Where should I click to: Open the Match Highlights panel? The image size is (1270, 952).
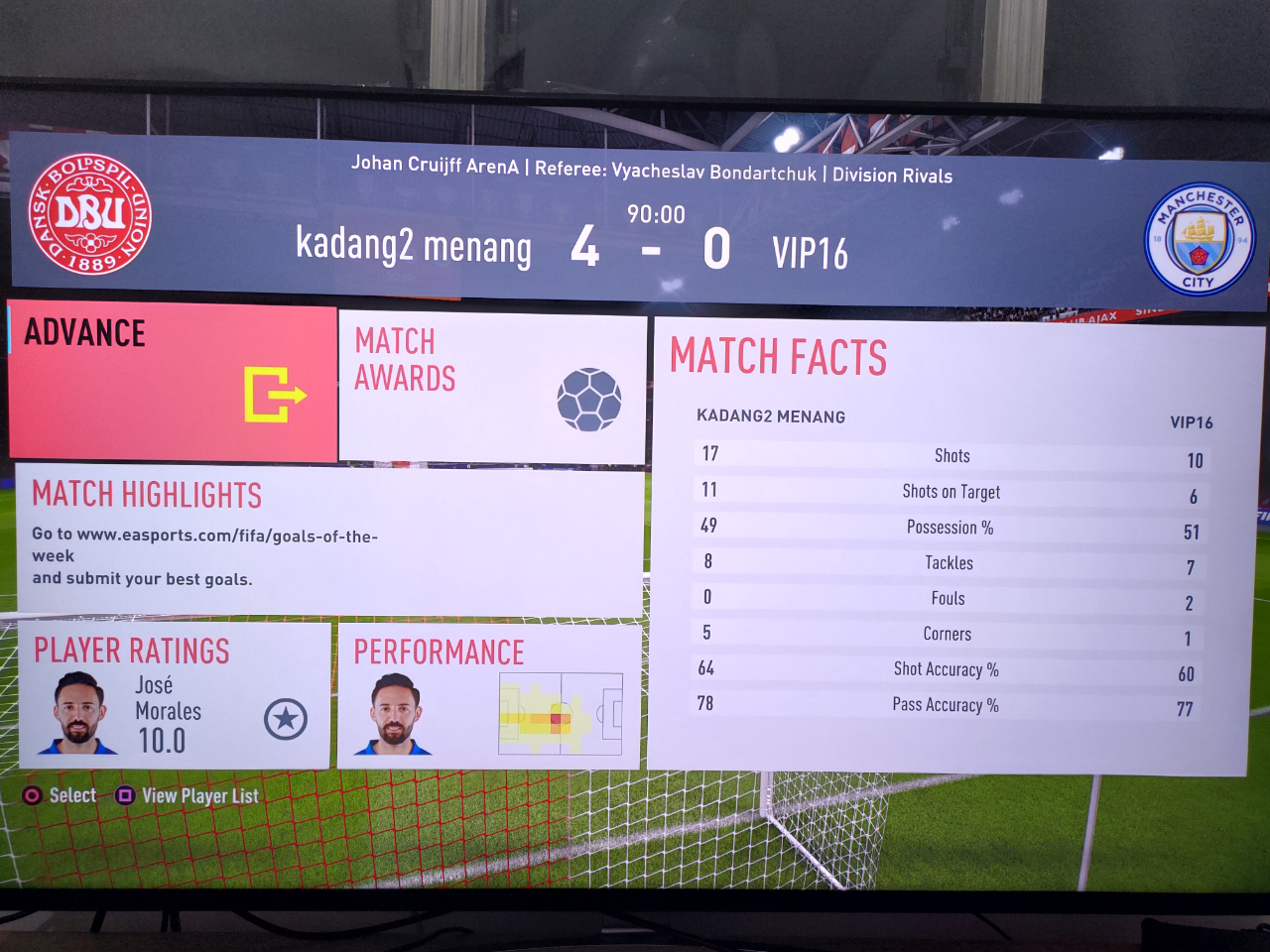point(329,540)
